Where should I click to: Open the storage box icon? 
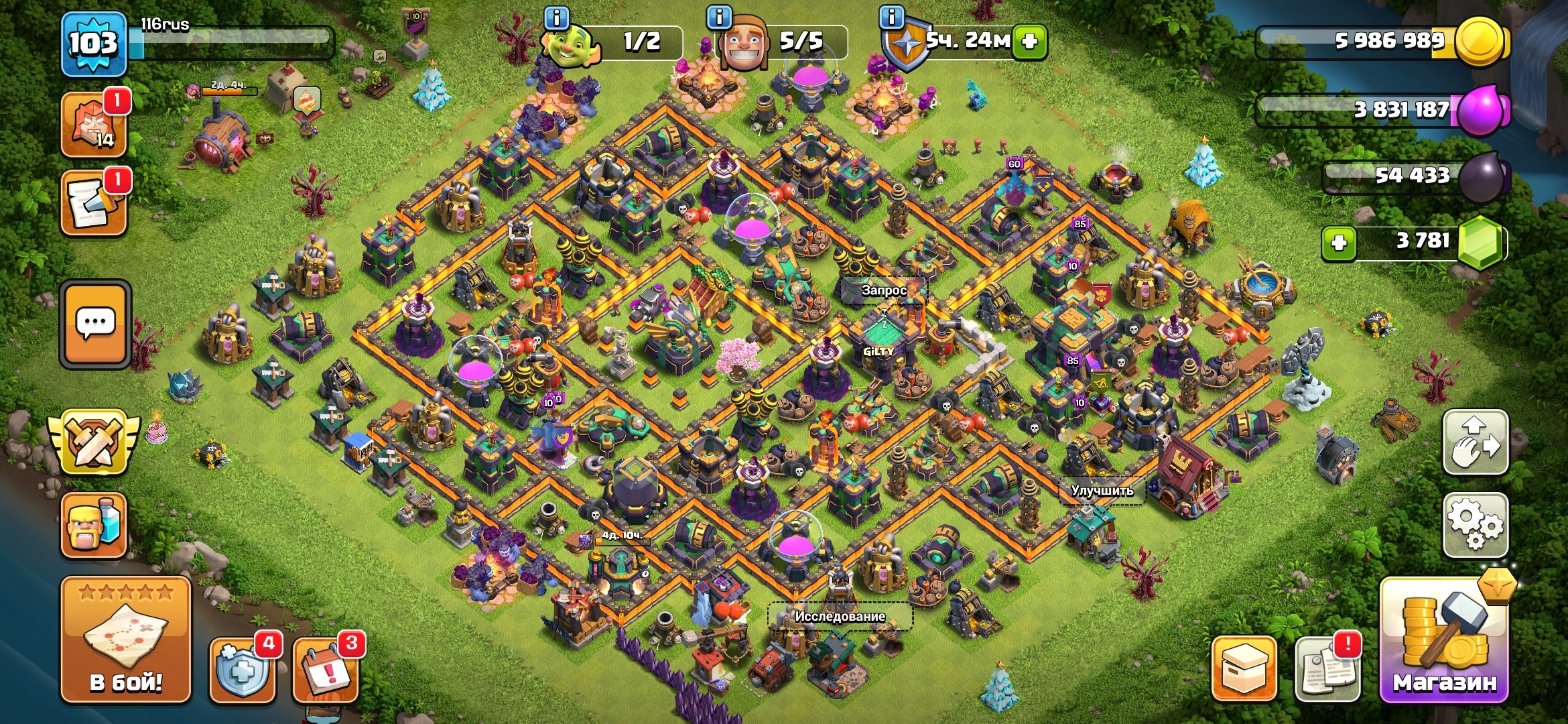pyautogui.click(x=1244, y=669)
